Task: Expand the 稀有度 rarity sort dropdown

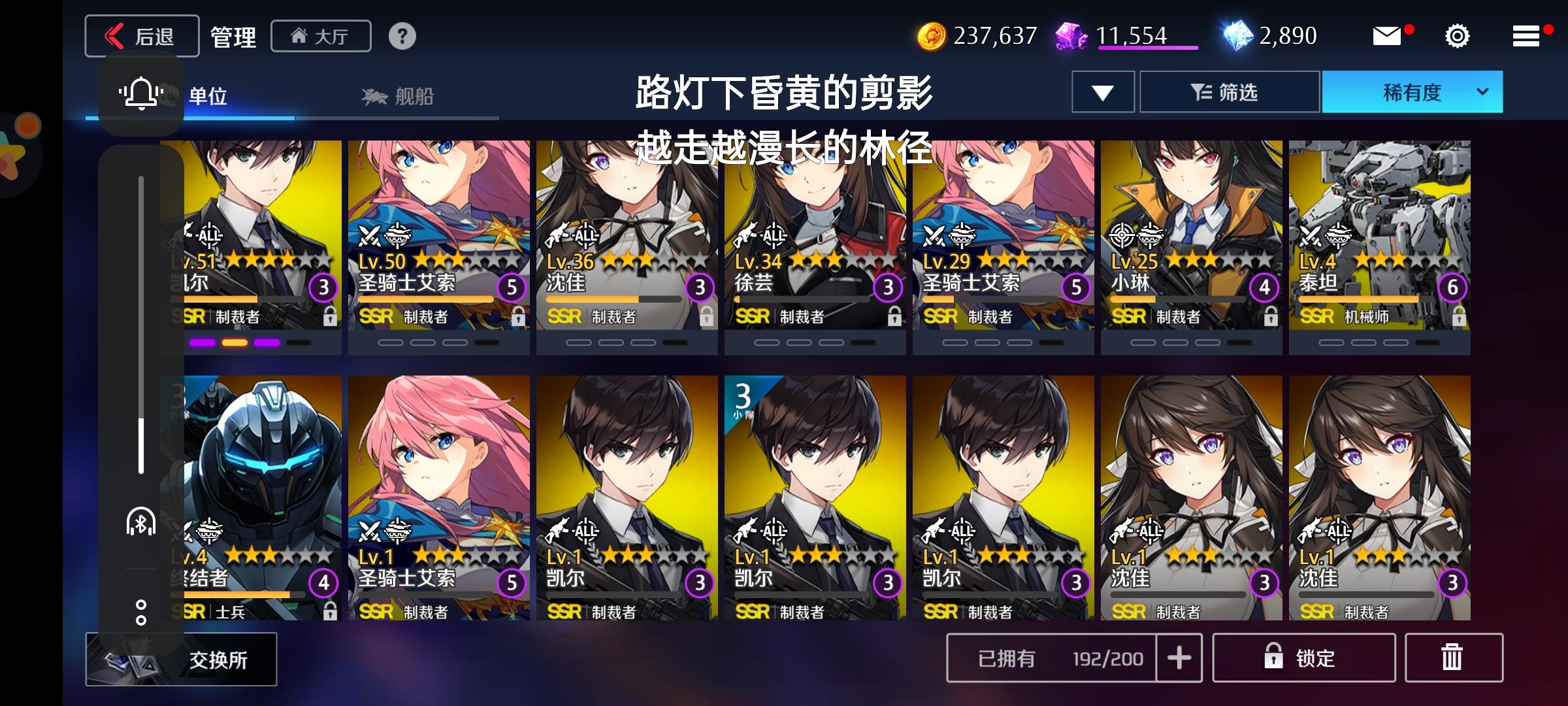Action: click(x=1413, y=92)
